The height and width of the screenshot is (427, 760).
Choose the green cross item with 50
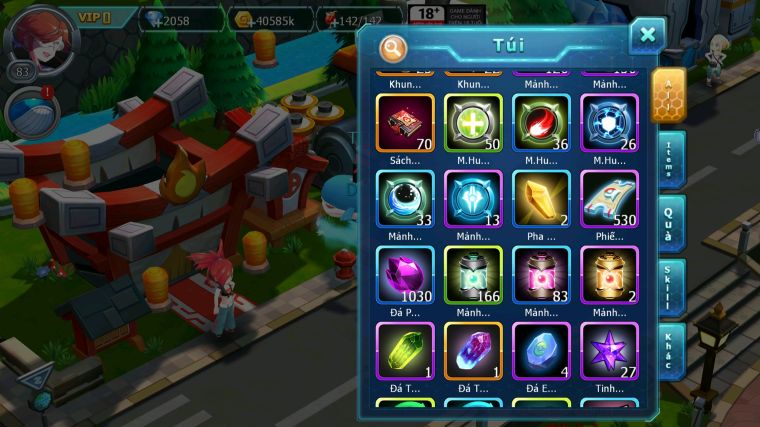click(473, 123)
